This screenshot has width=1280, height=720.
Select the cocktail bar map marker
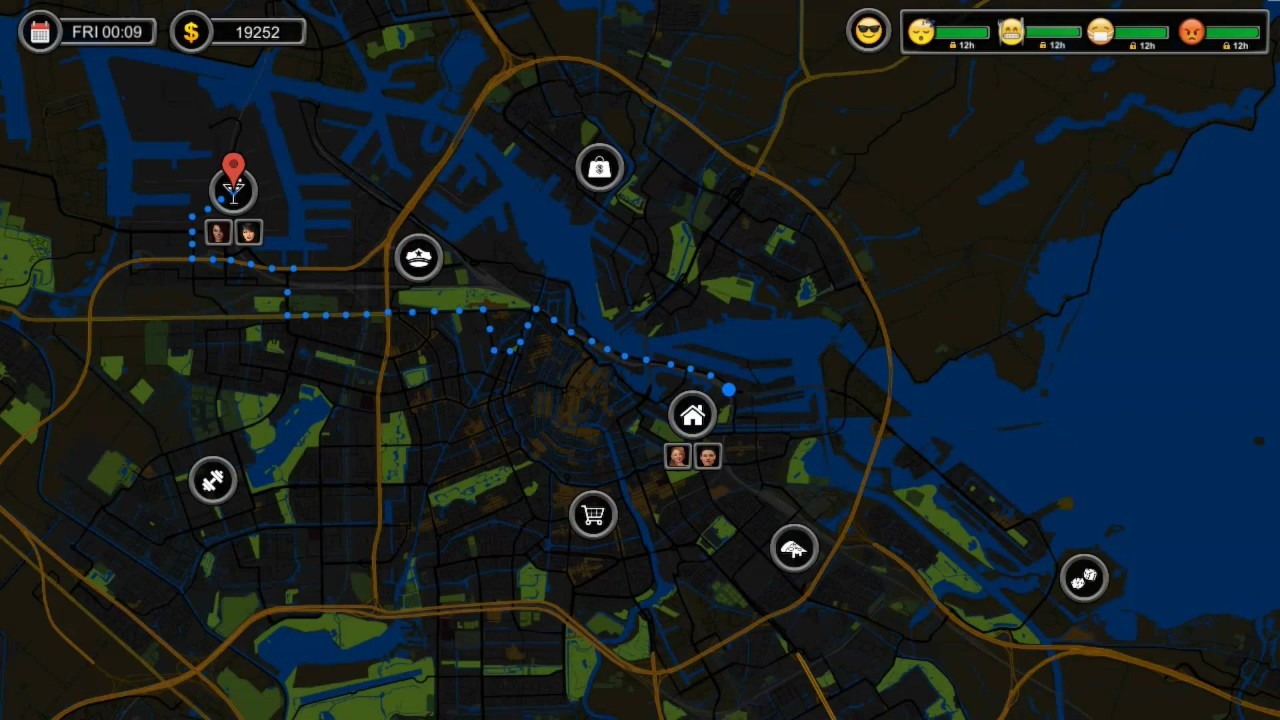(233, 191)
